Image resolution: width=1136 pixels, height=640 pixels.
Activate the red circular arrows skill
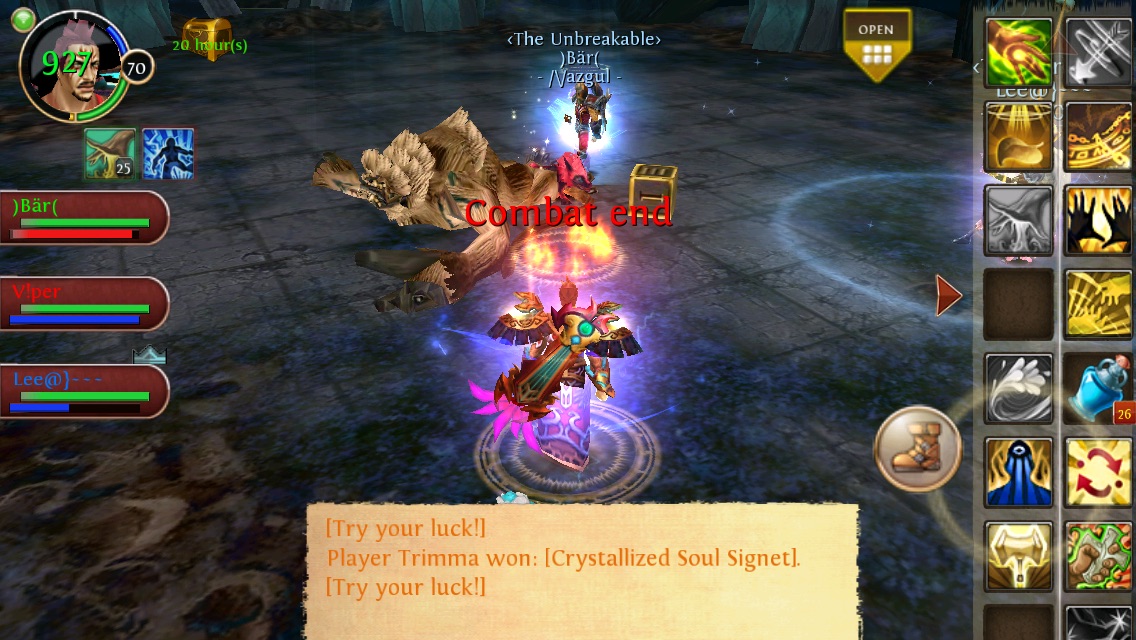pos(1098,472)
